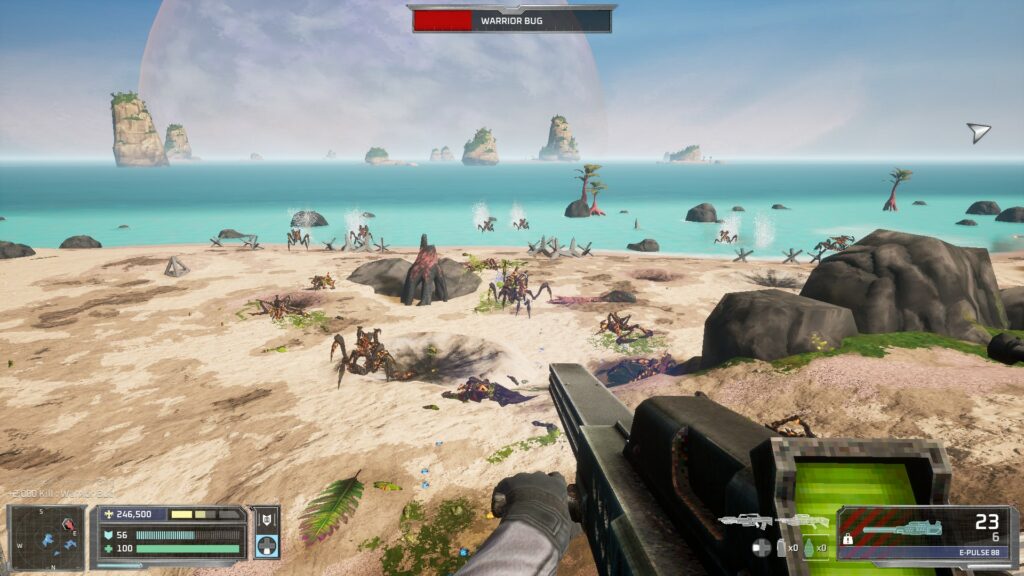Choose the second rifle weapon icon
The height and width of the screenshot is (576, 1024).
pyautogui.click(x=803, y=521)
